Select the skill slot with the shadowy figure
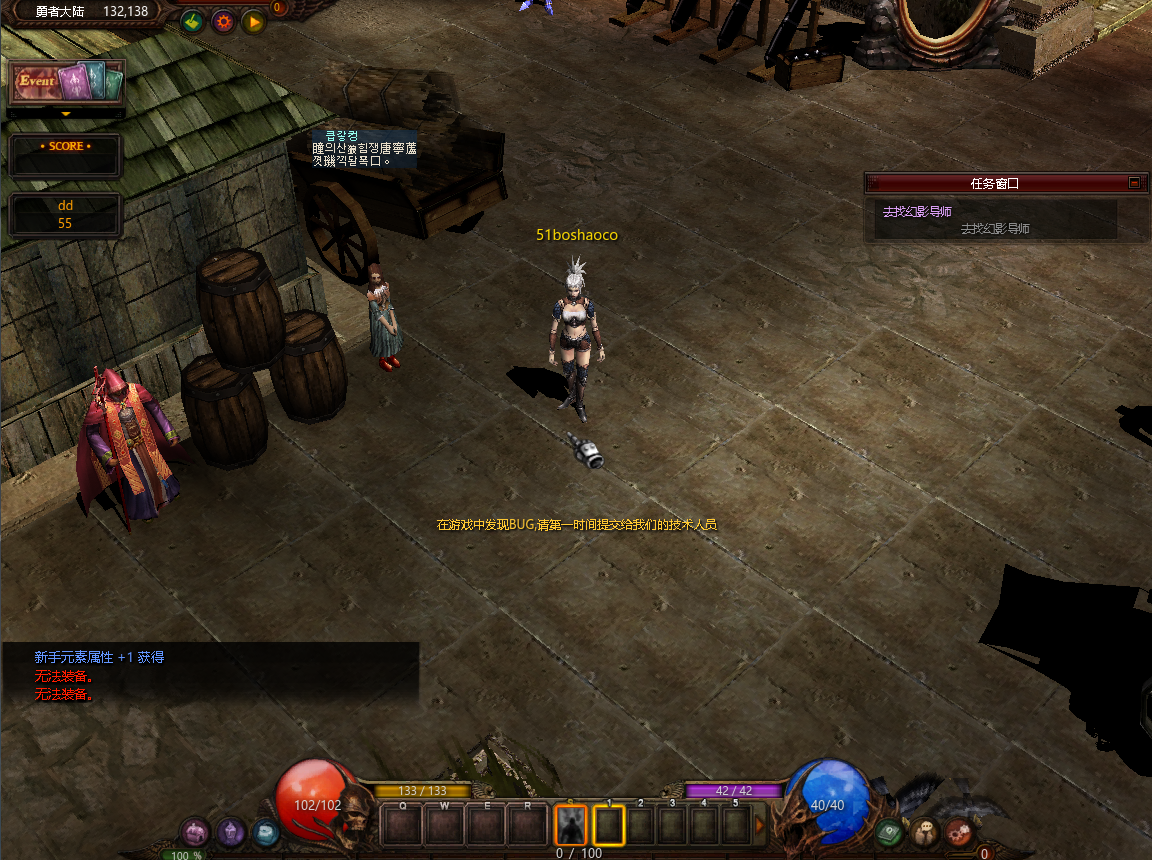Screen dimensions: 1152x860 (x=571, y=825)
